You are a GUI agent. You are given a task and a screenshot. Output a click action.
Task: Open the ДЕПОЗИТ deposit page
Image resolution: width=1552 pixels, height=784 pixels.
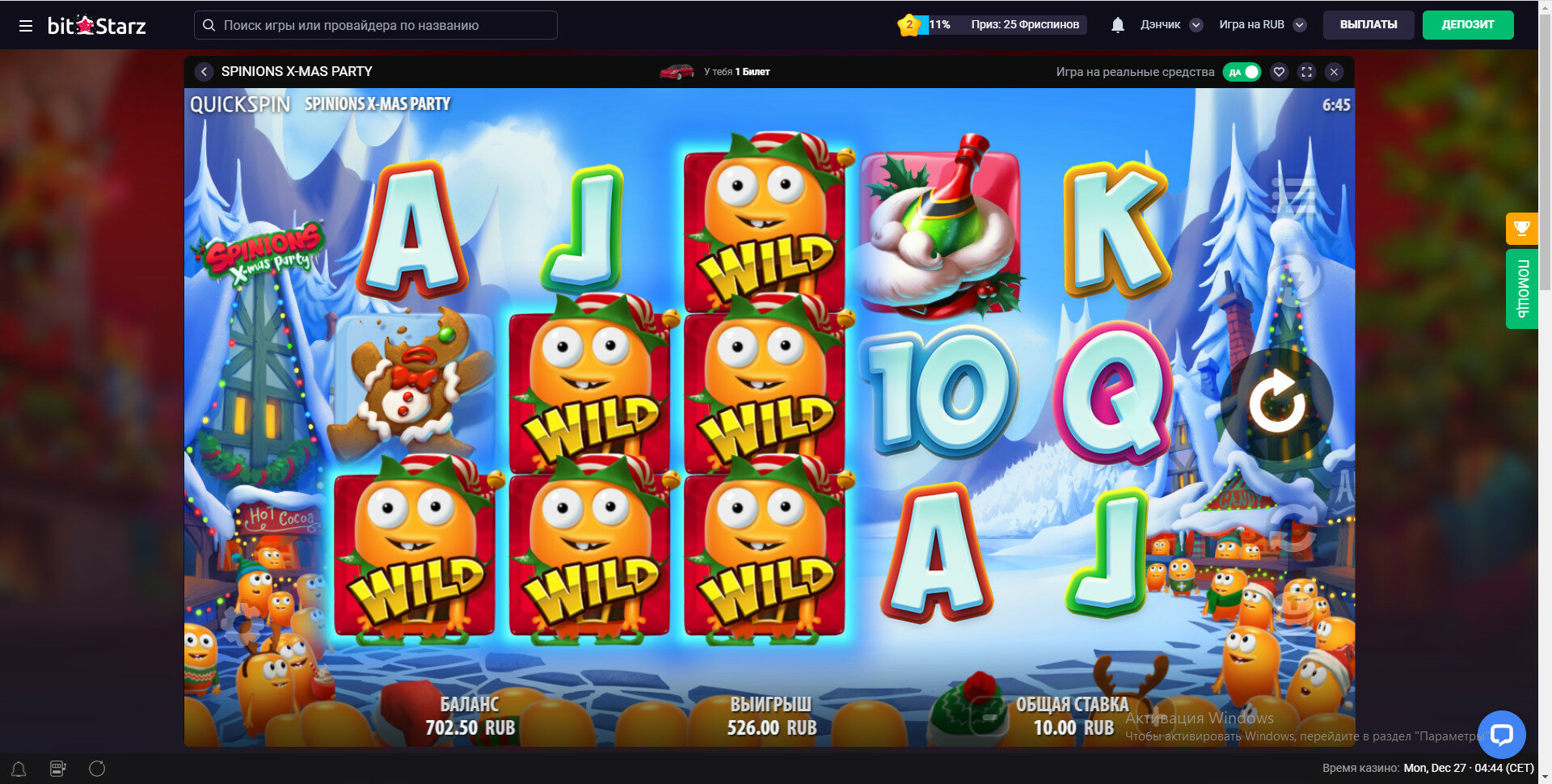pos(1467,25)
